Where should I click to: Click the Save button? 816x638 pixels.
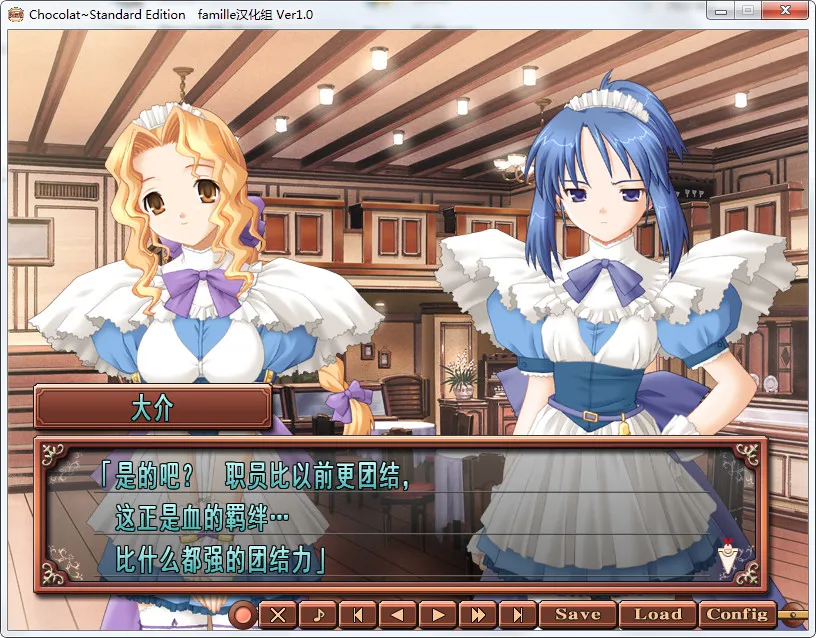tap(578, 614)
